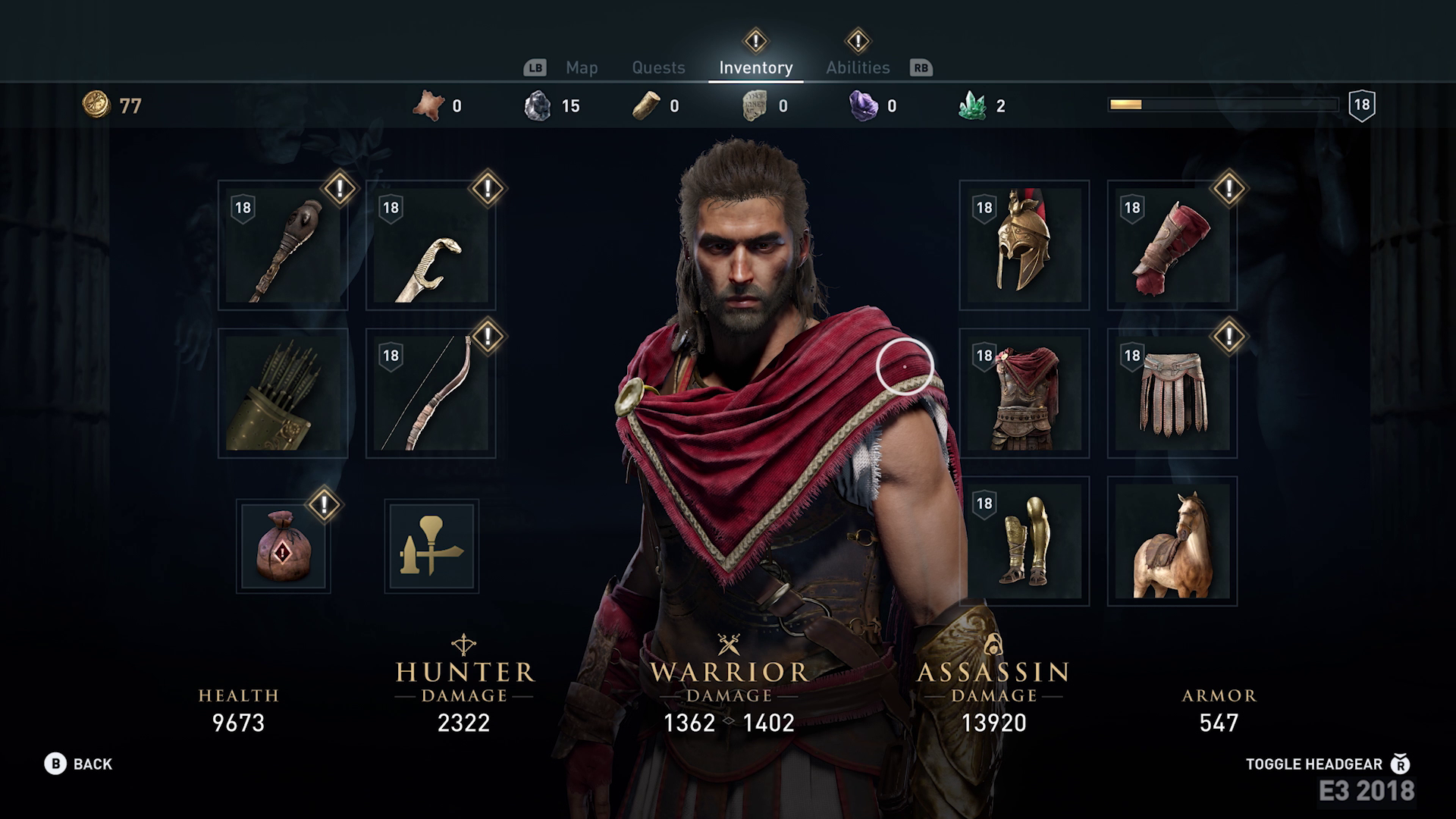This screenshot has height=819, width=1456.
Task: Switch to the Map tab
Action: coord(582,67)
